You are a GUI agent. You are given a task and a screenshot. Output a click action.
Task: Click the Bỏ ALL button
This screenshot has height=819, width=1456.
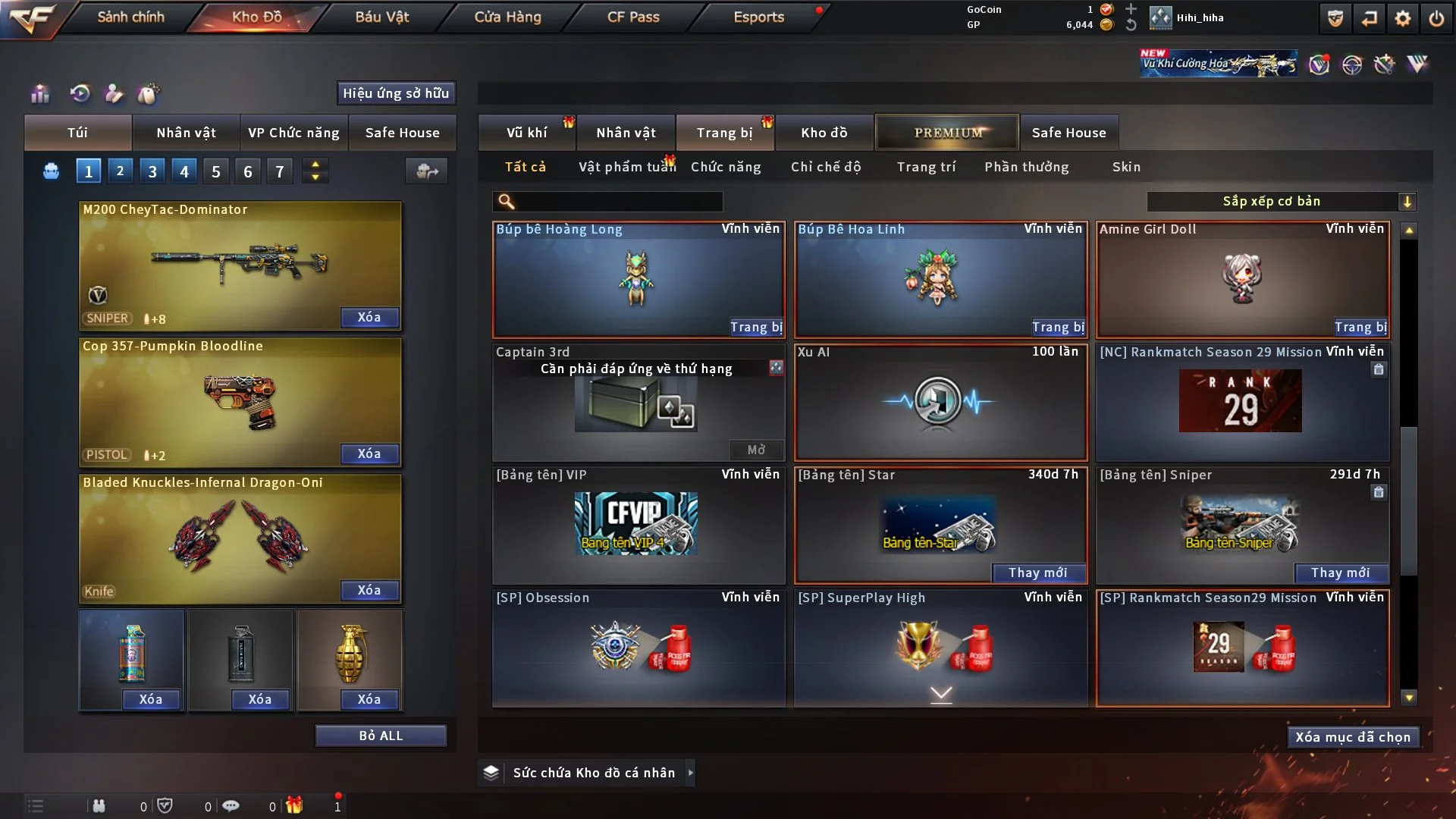point(381,736)
